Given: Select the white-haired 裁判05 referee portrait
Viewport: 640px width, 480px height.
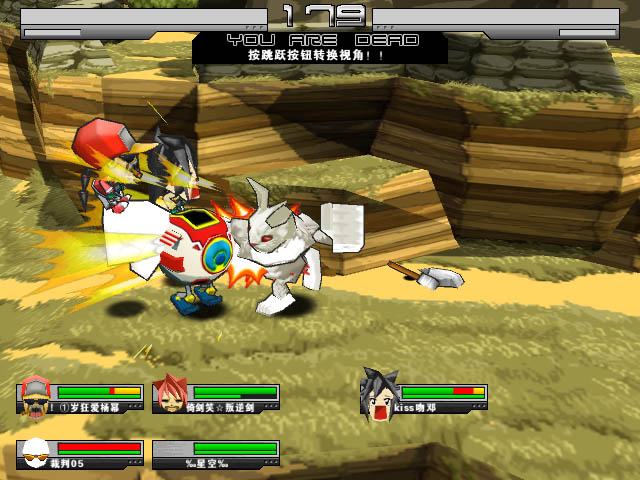Looking at the screenshot, I should tap(35, 452).
